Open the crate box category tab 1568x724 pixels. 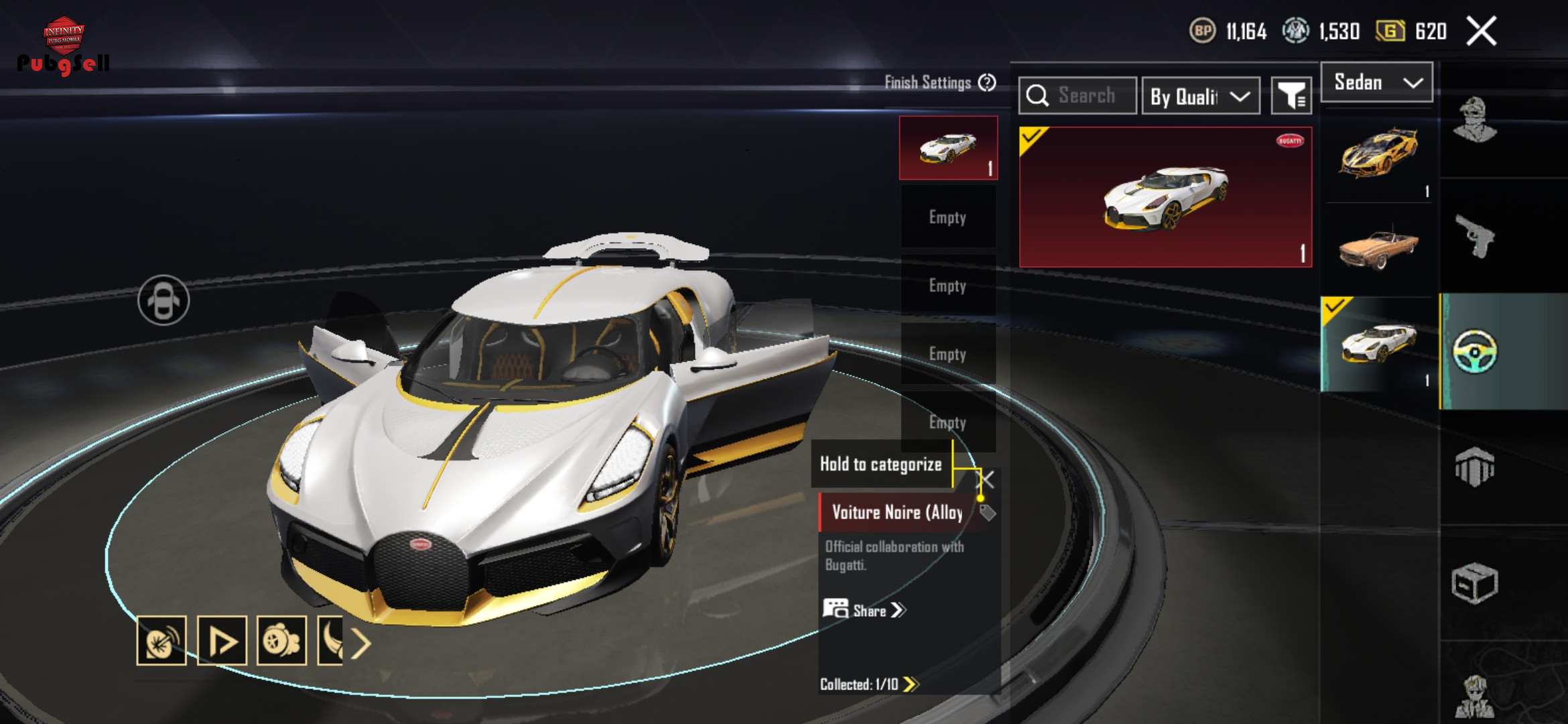coord(1475,583)
